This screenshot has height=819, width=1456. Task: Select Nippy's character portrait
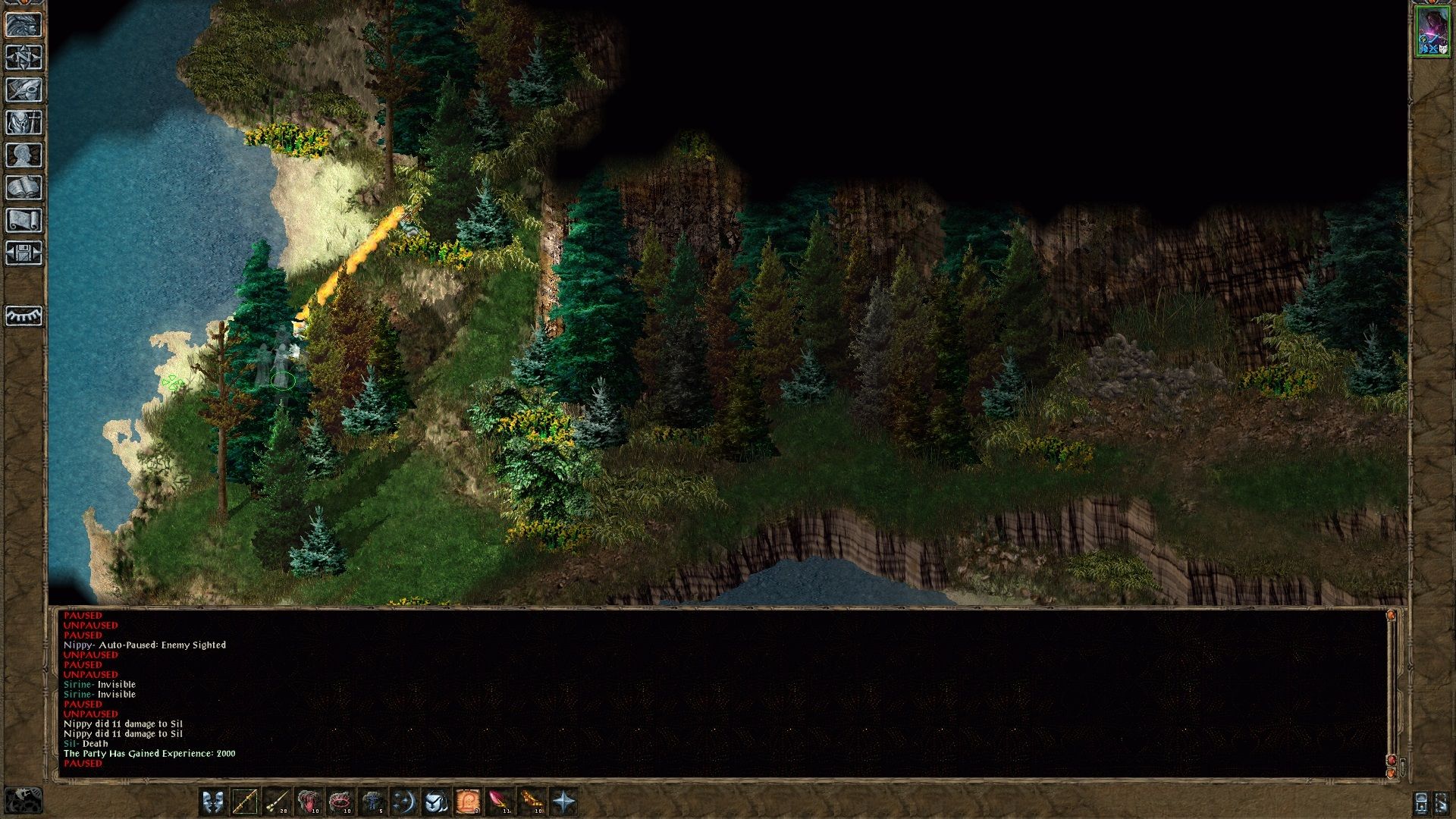click(1432, 31)
